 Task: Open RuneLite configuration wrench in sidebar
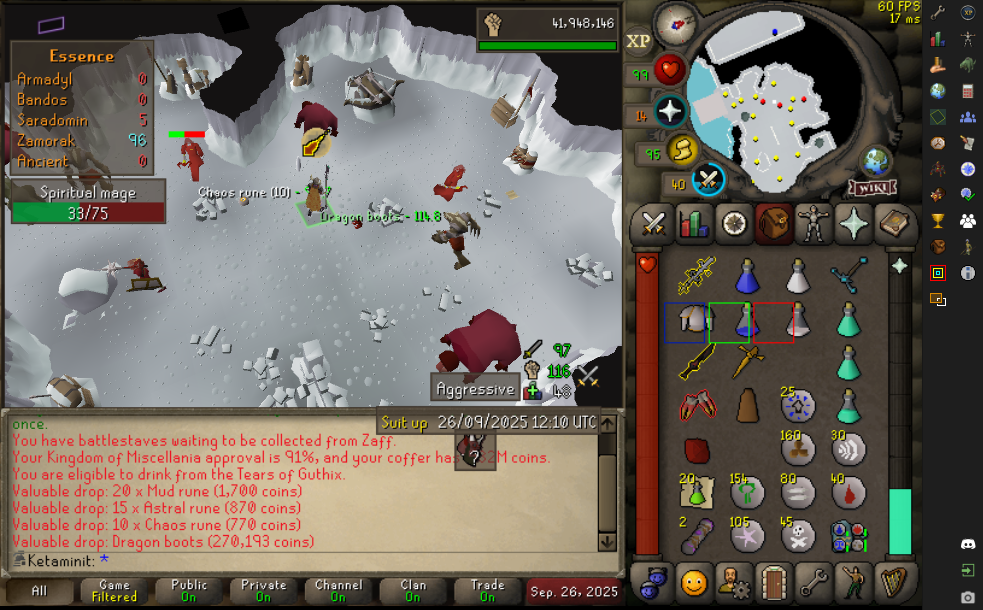point(938,13)
